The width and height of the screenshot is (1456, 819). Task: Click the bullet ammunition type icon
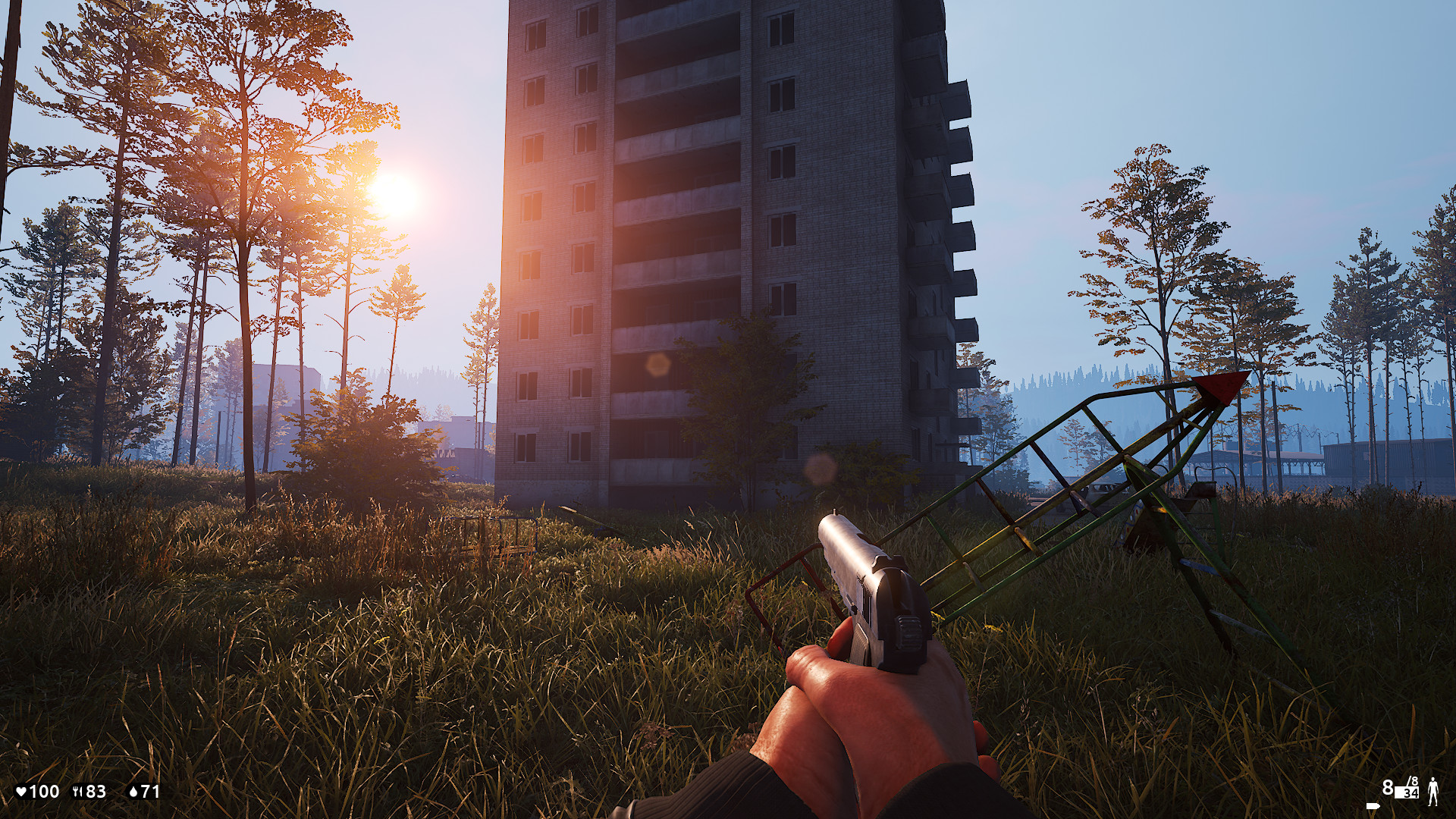(1373, 806)
